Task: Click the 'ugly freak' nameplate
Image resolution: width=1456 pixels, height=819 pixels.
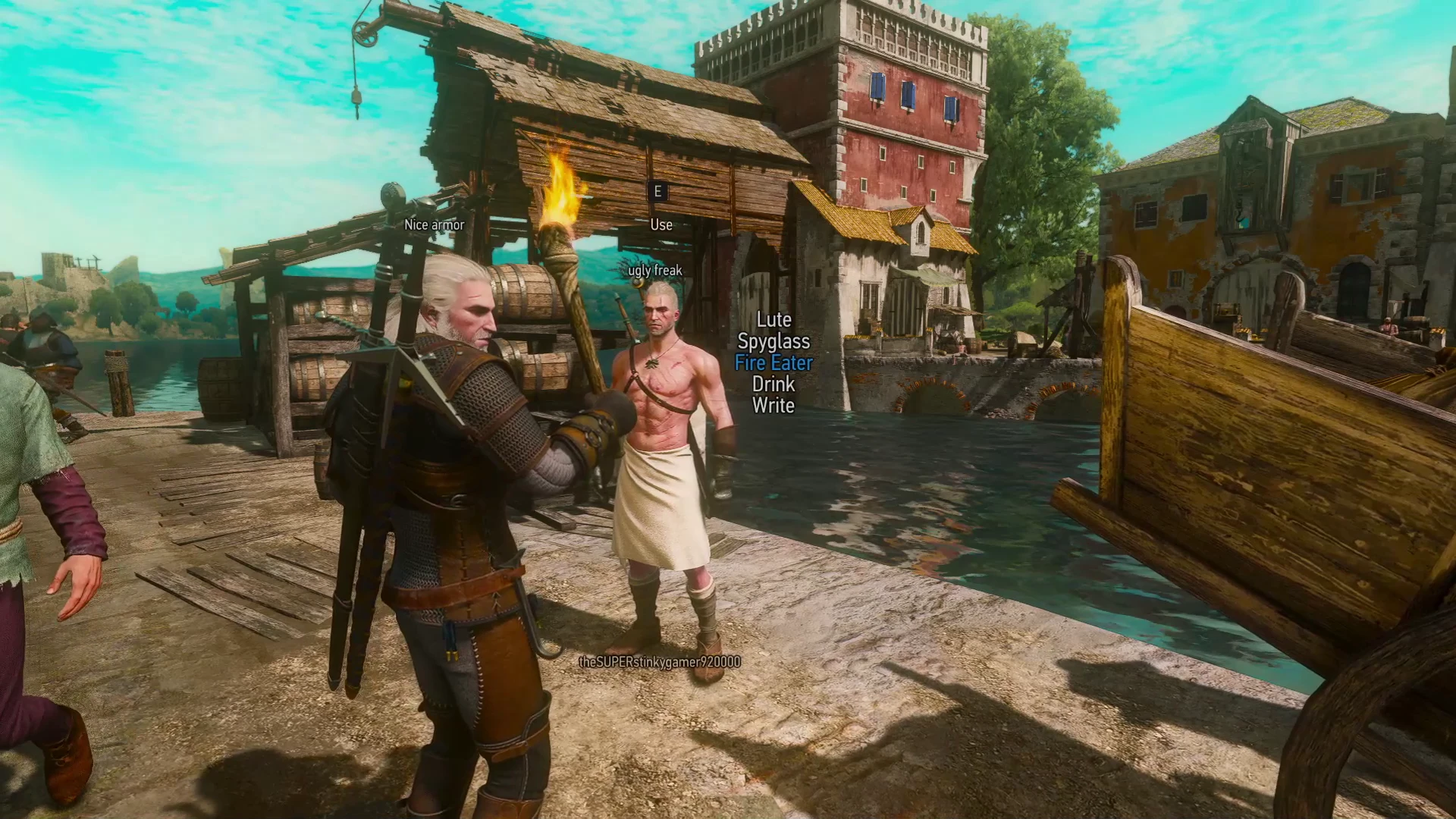Action: coord(655,269)
